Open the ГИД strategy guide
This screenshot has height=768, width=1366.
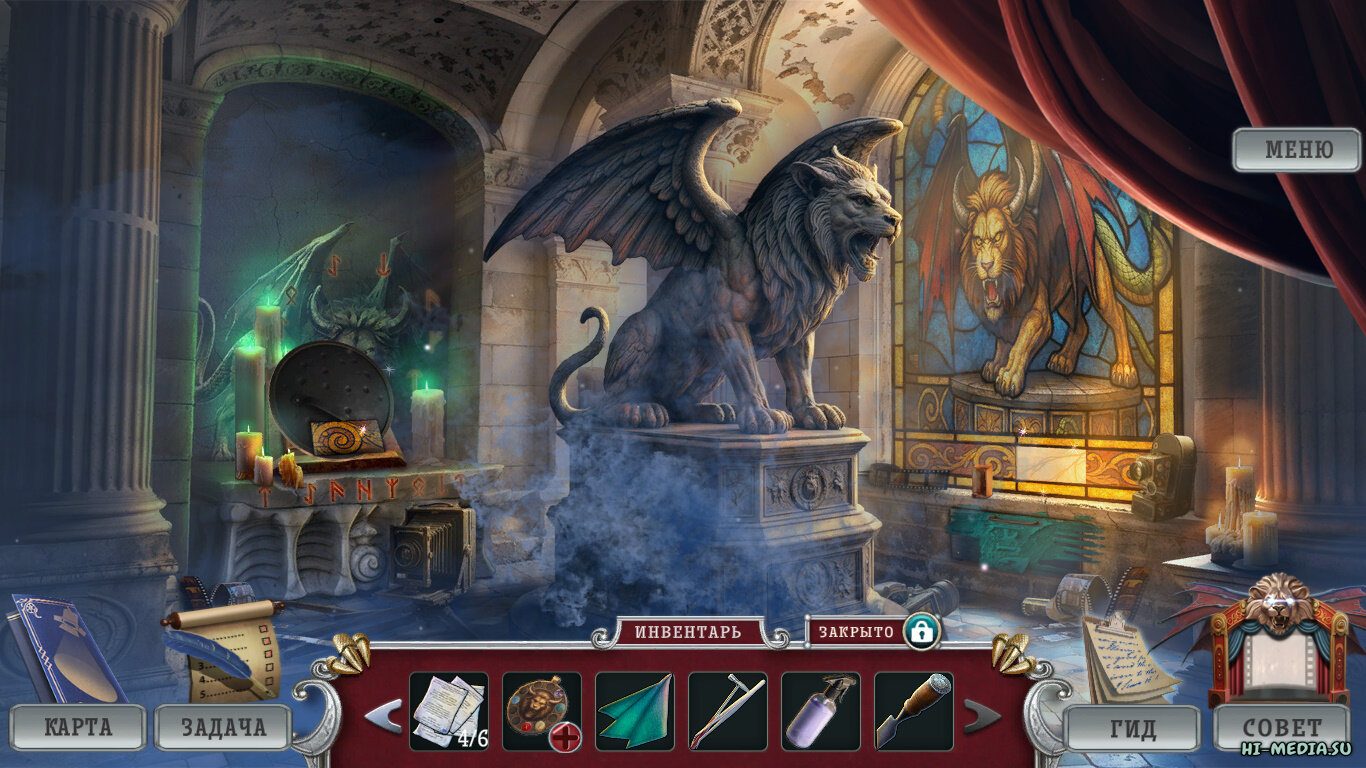point(1132,727)
